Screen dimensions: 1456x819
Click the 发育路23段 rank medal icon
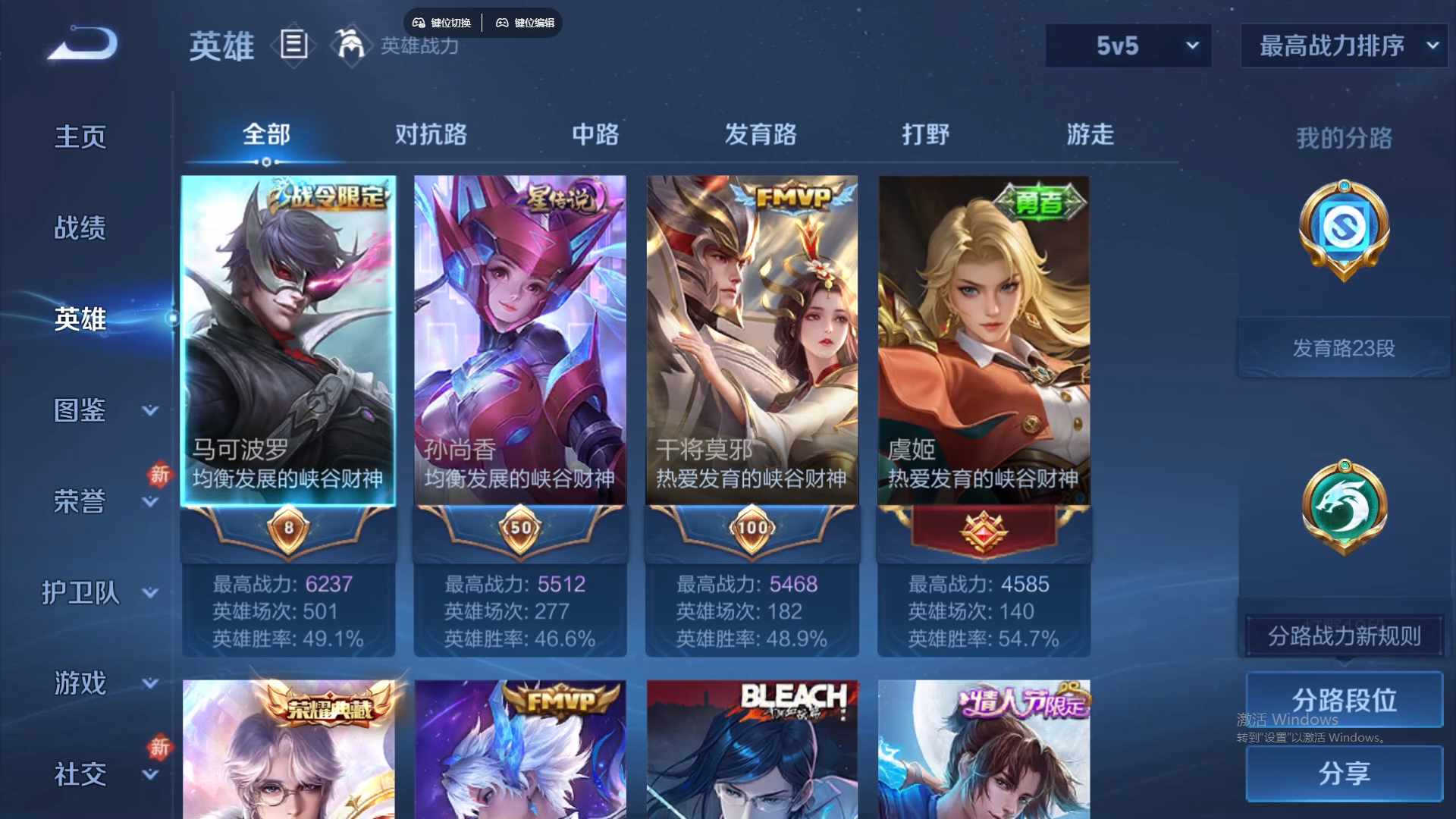click(x=1342, y=231)
